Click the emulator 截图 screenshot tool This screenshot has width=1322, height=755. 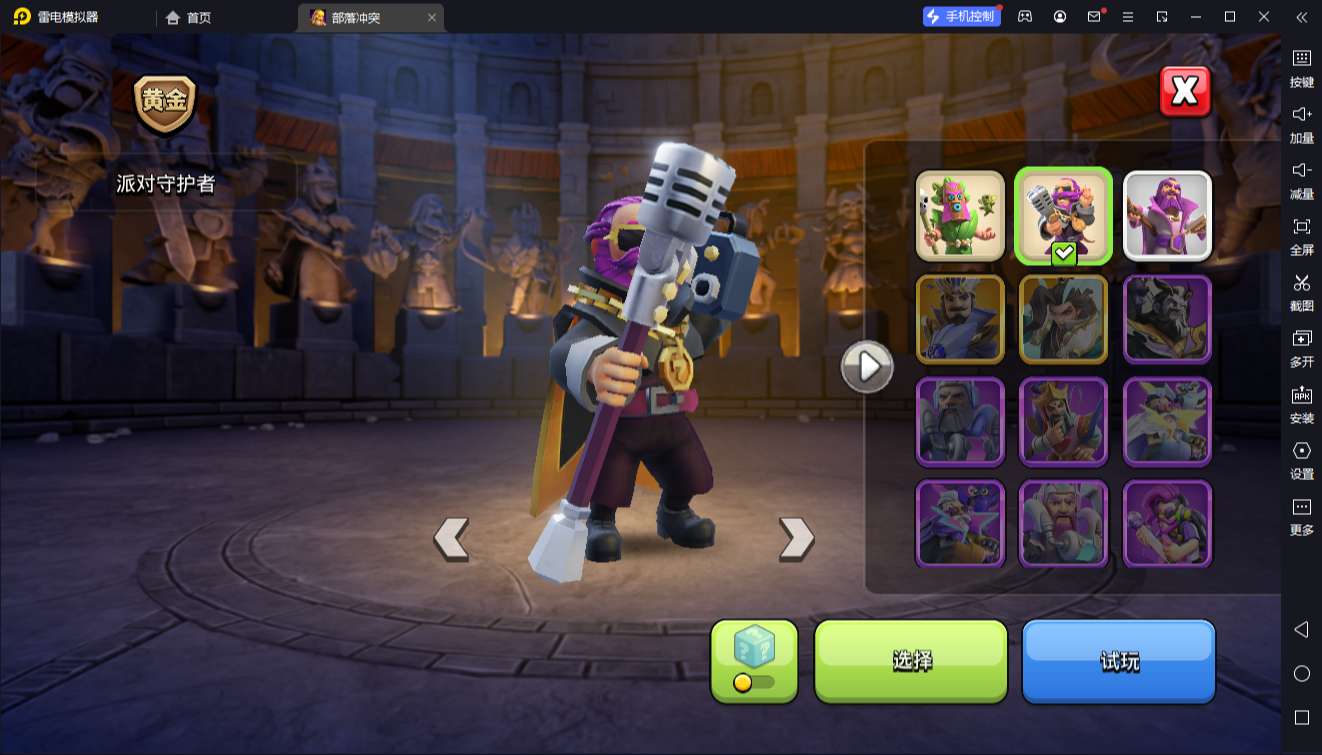coord(1301,292)
